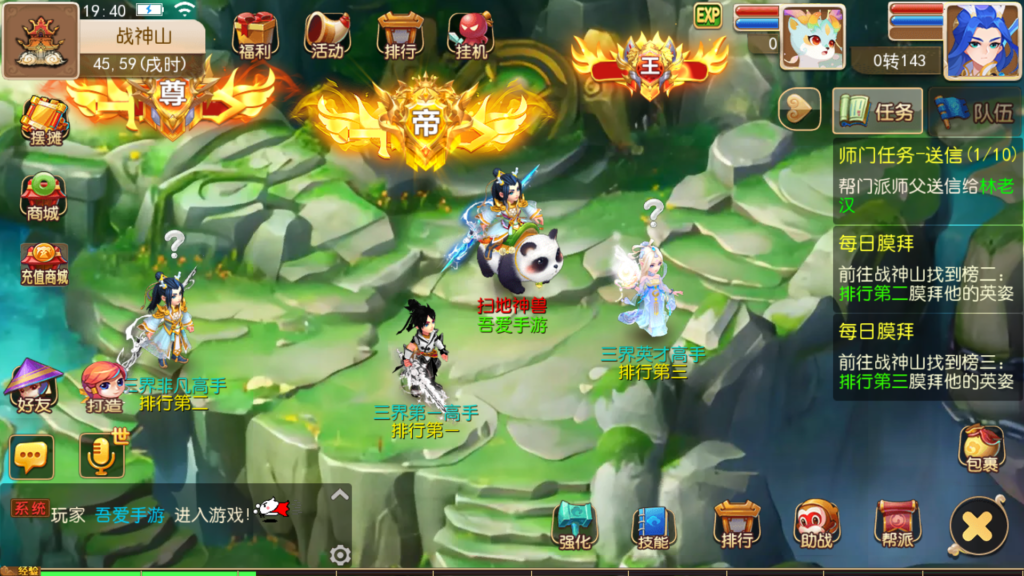
Task: Open the orange chat bubble button
Action: (x=32, y=457)
